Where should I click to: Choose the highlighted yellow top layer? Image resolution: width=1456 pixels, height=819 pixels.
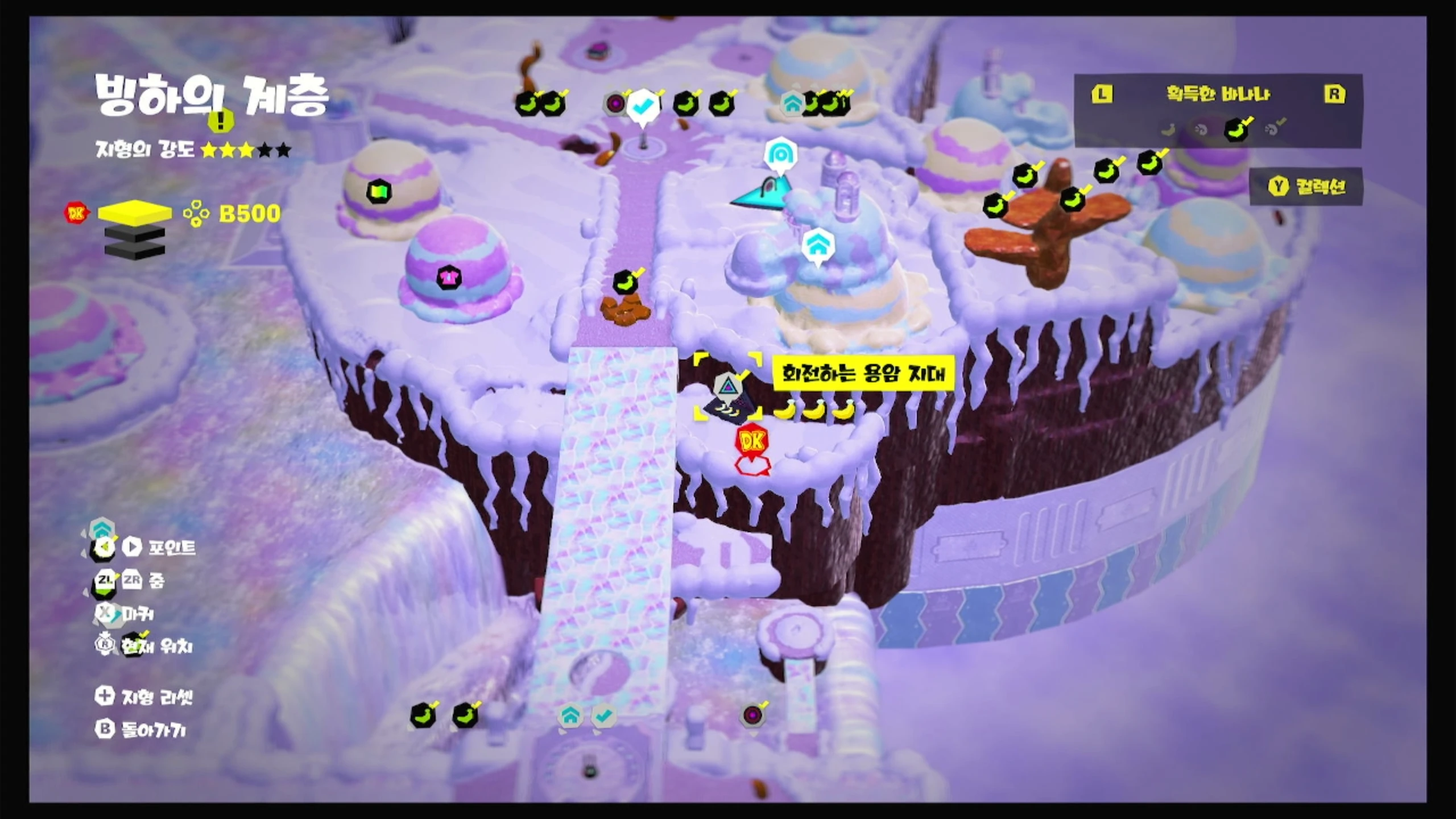click(x=135, y=213)
